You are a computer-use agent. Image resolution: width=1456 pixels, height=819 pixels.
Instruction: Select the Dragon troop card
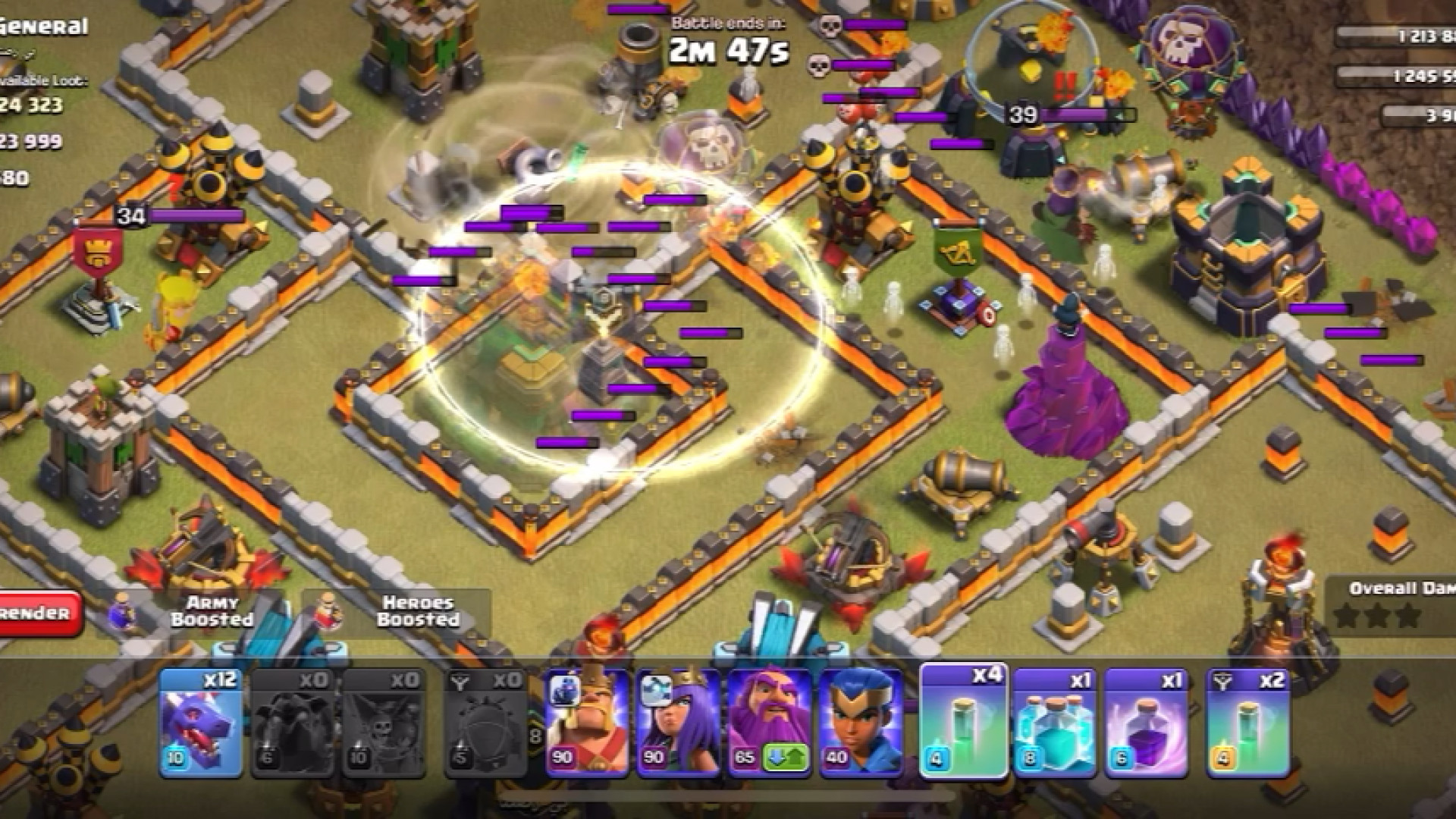pos(200,722)
